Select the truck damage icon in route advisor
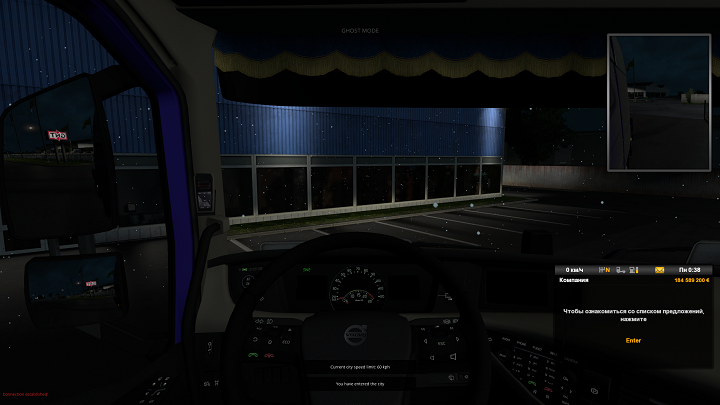 621,270
